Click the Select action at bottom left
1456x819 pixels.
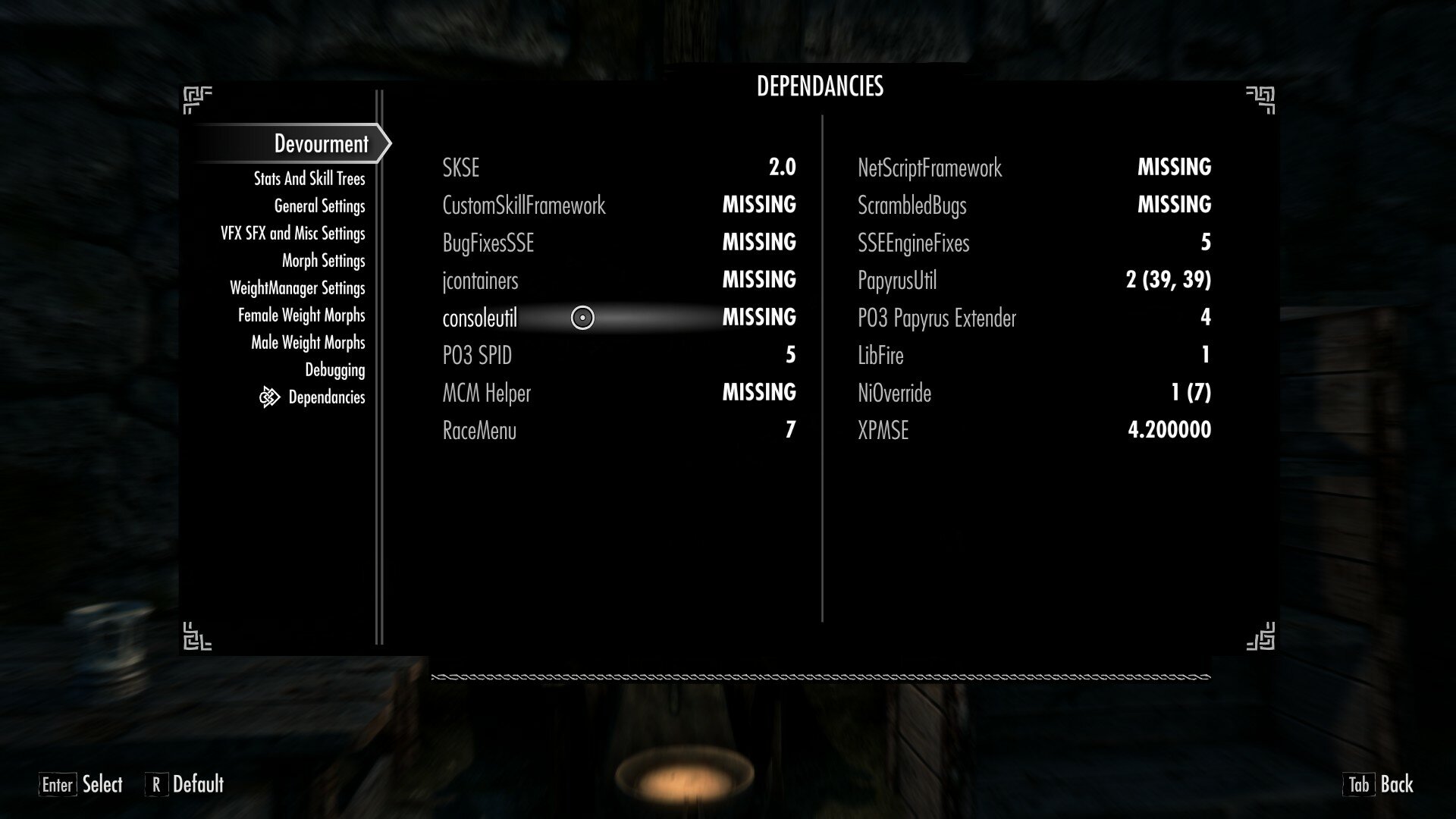102,786
